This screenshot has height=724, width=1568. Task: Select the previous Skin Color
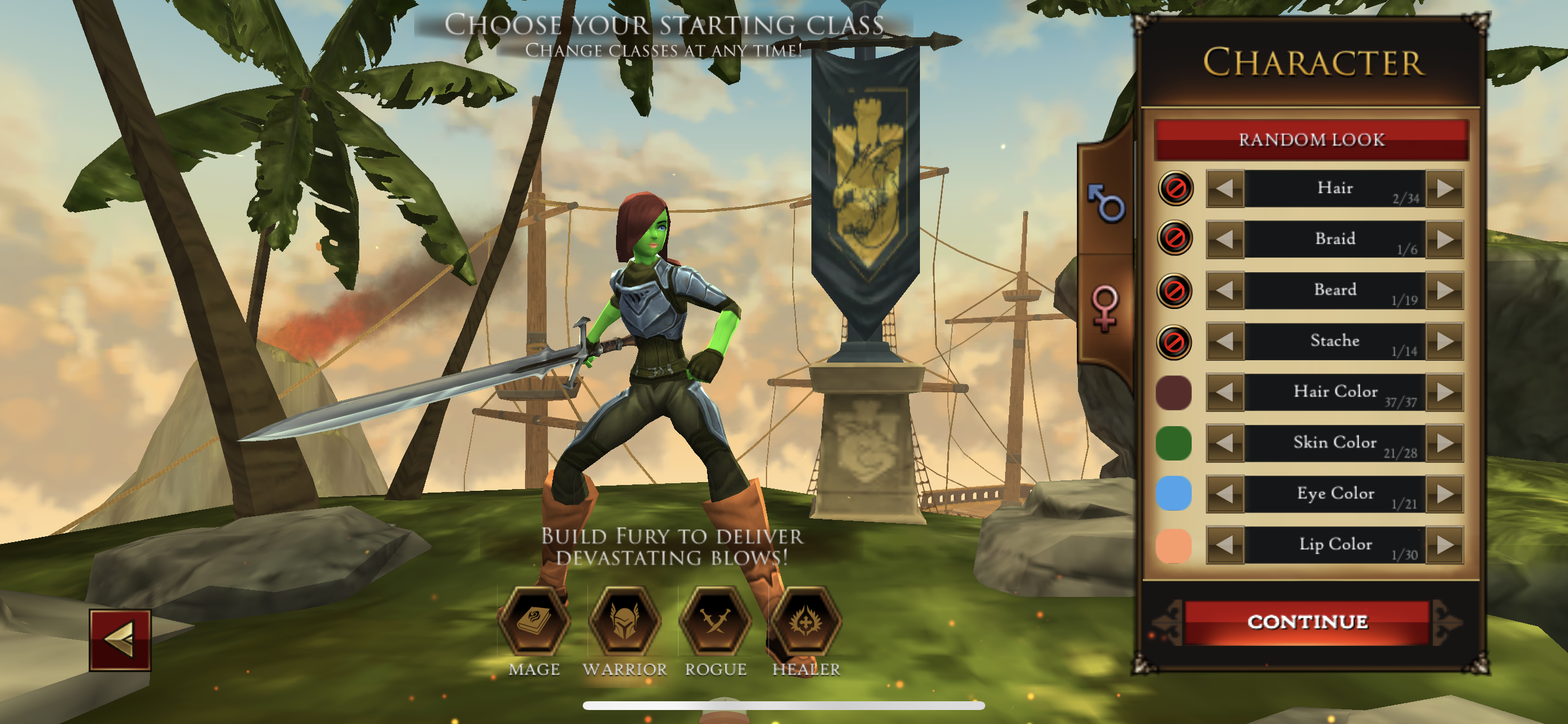1224,444
